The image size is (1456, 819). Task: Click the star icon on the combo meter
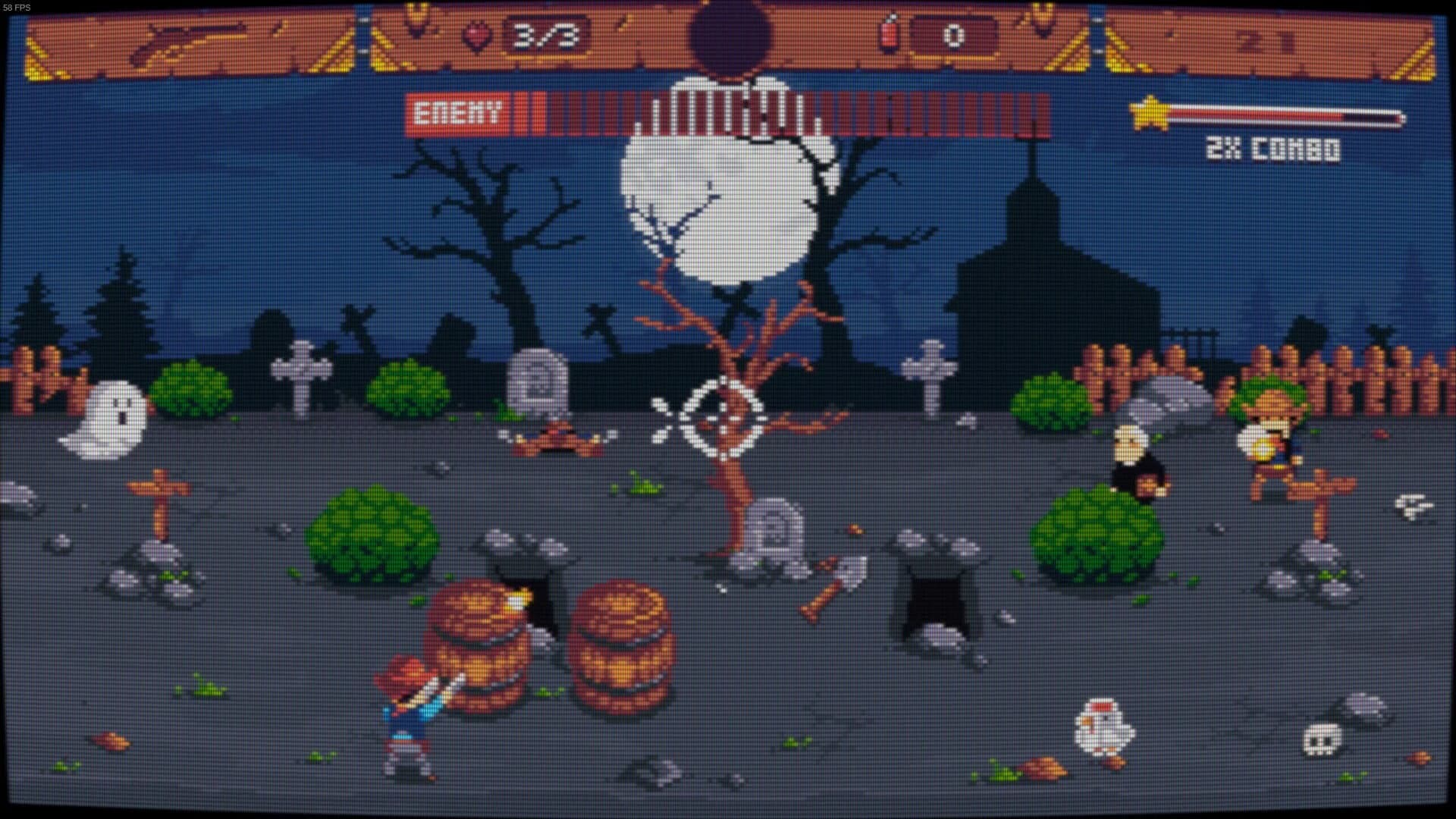[x=1150, y=115]
